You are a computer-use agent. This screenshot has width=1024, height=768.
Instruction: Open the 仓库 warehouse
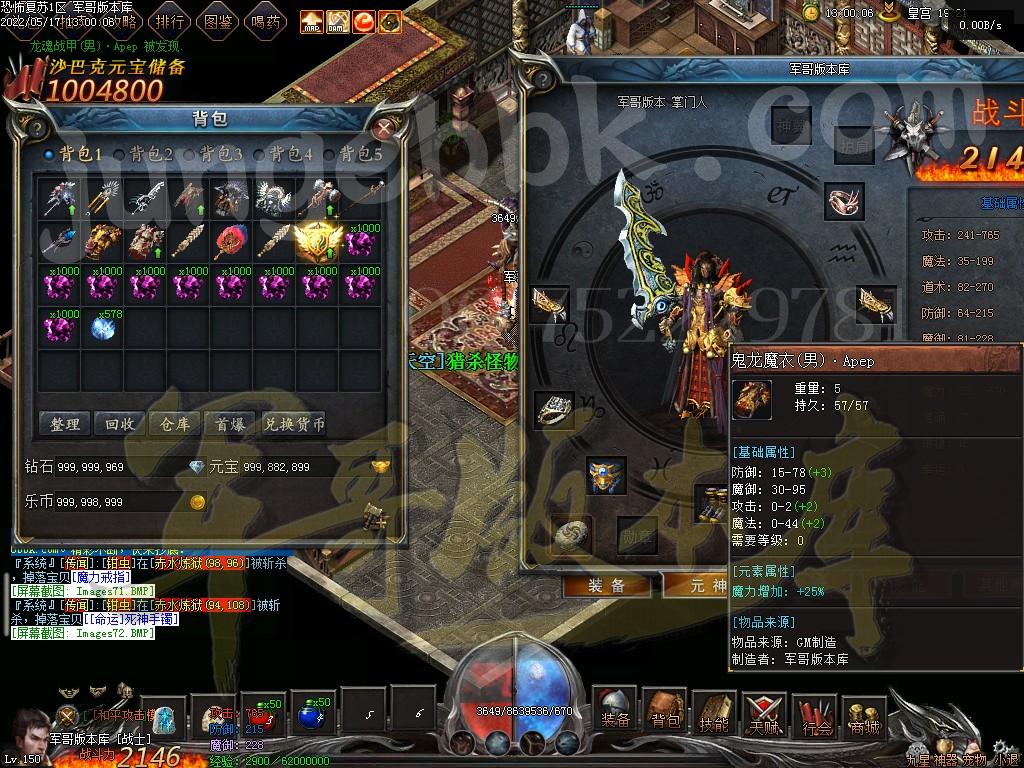(x=175, y=424)
